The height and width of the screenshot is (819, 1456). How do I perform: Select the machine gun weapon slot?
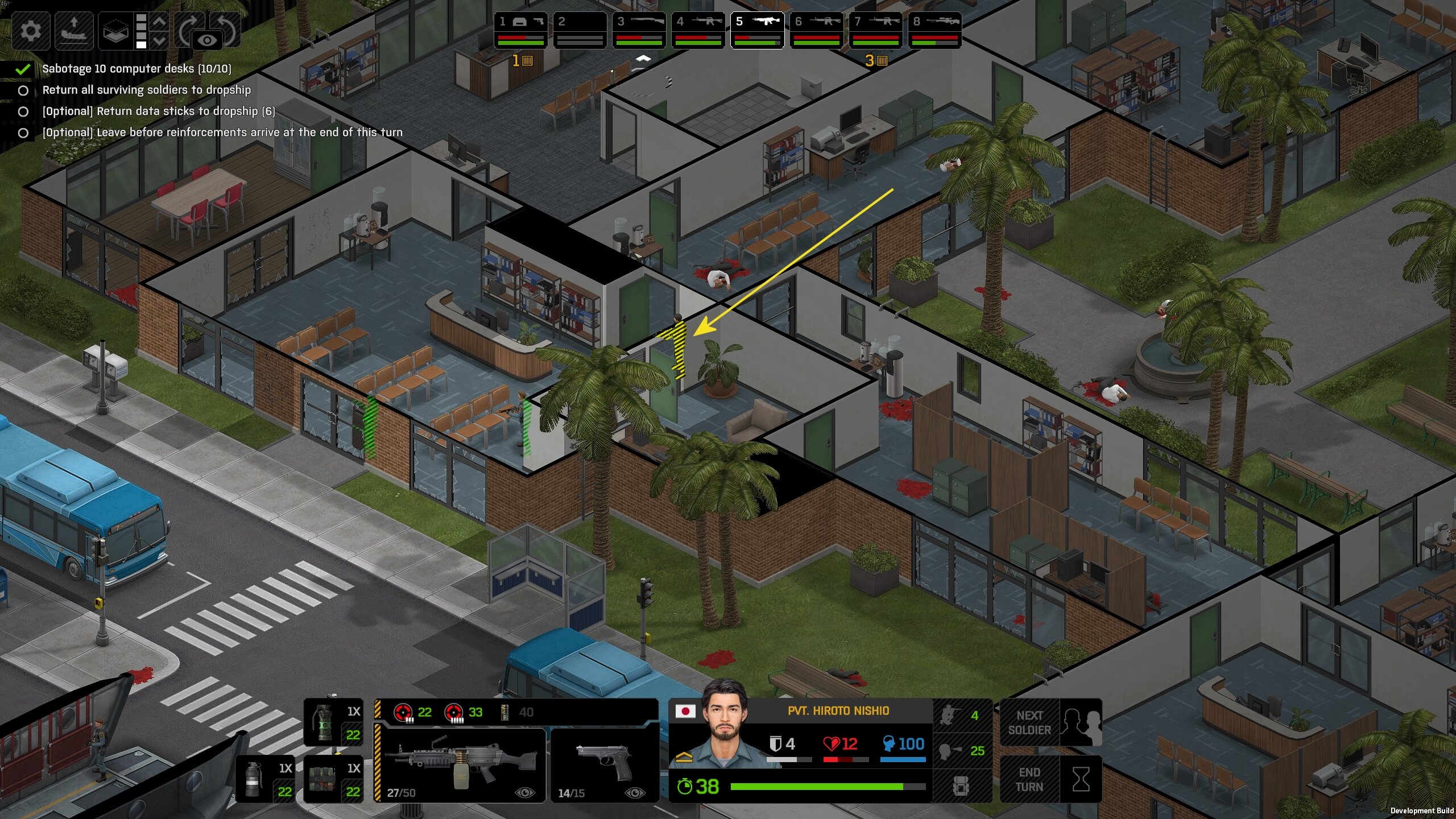[461, 764]
